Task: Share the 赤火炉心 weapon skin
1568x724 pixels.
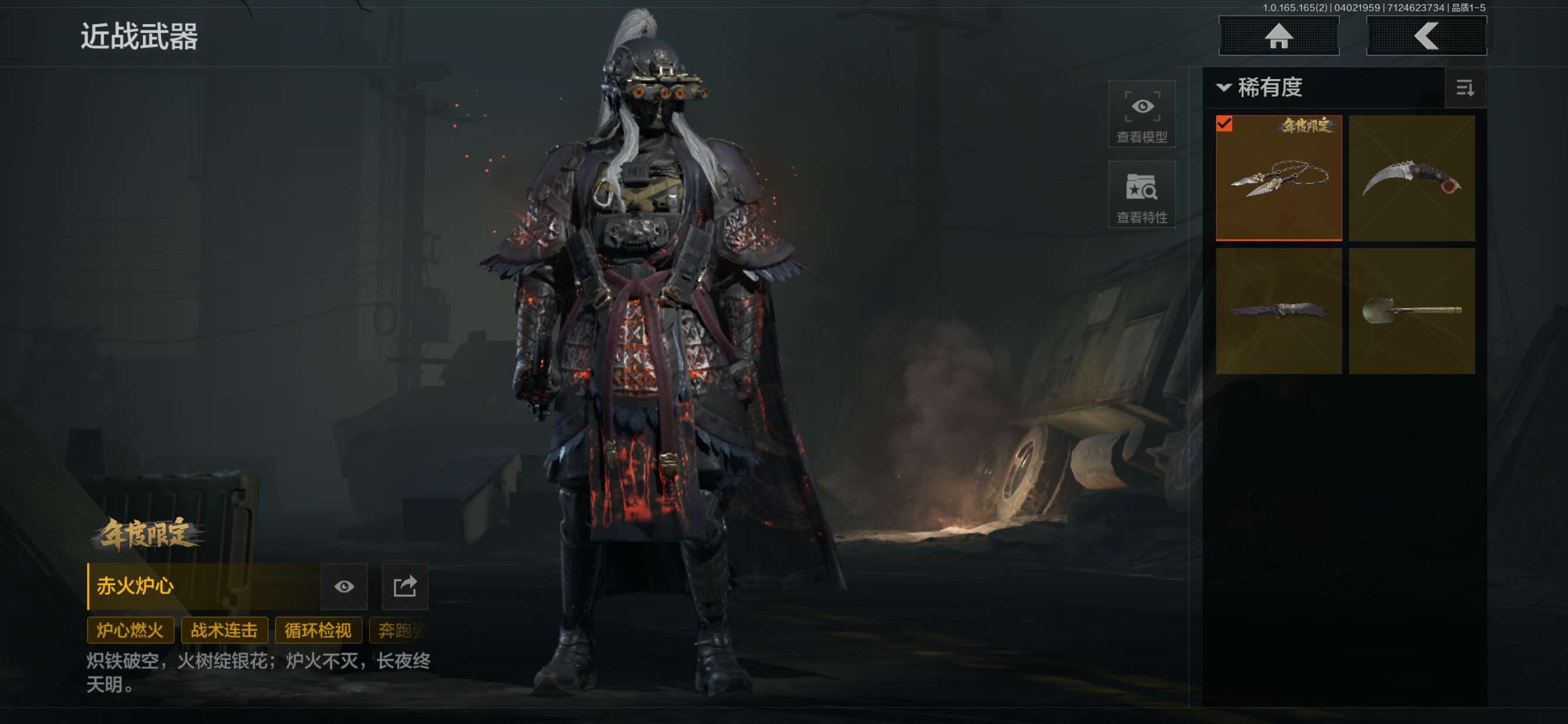Action: [x=405, y=586]
